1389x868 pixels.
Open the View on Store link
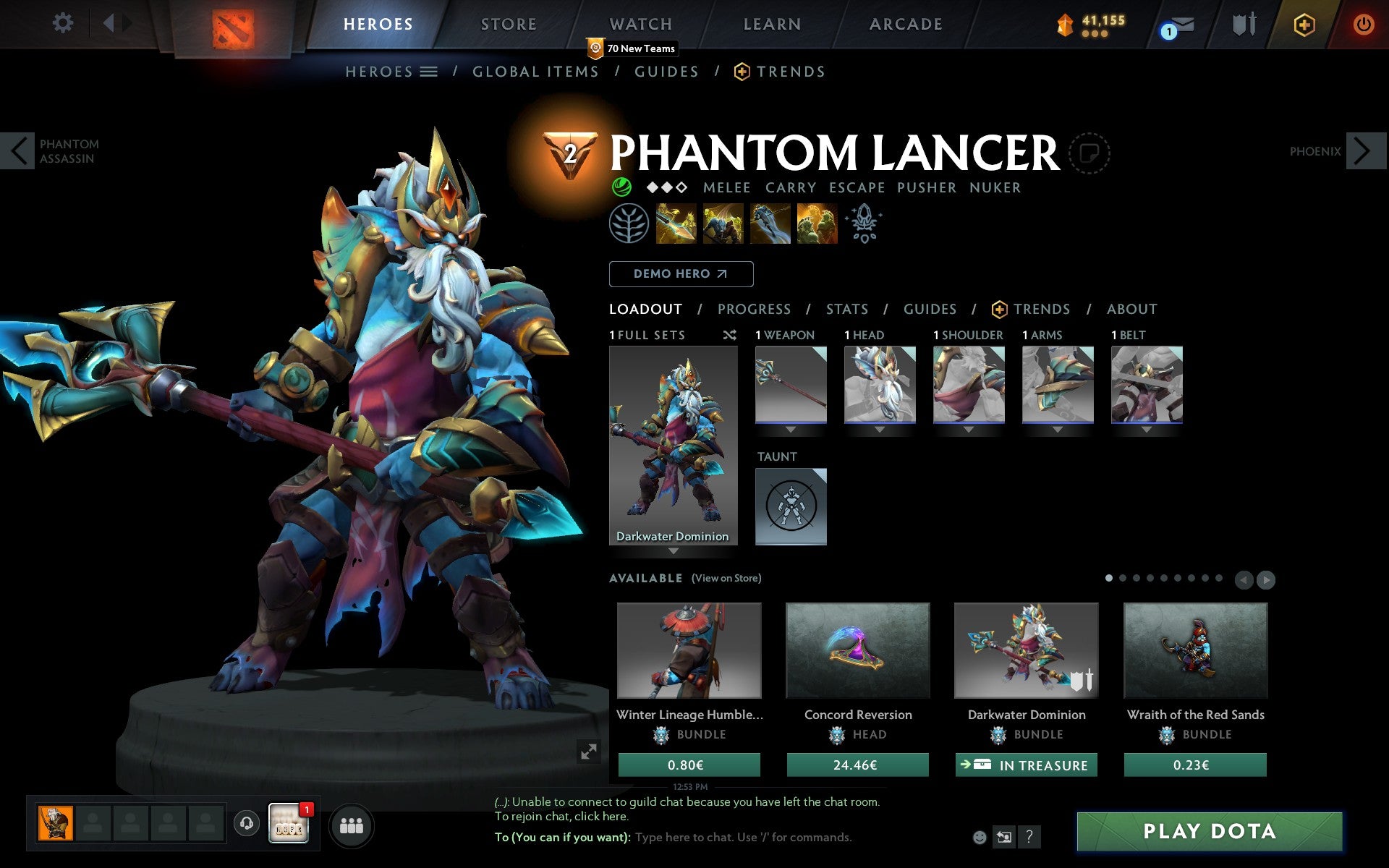point(726,578)
